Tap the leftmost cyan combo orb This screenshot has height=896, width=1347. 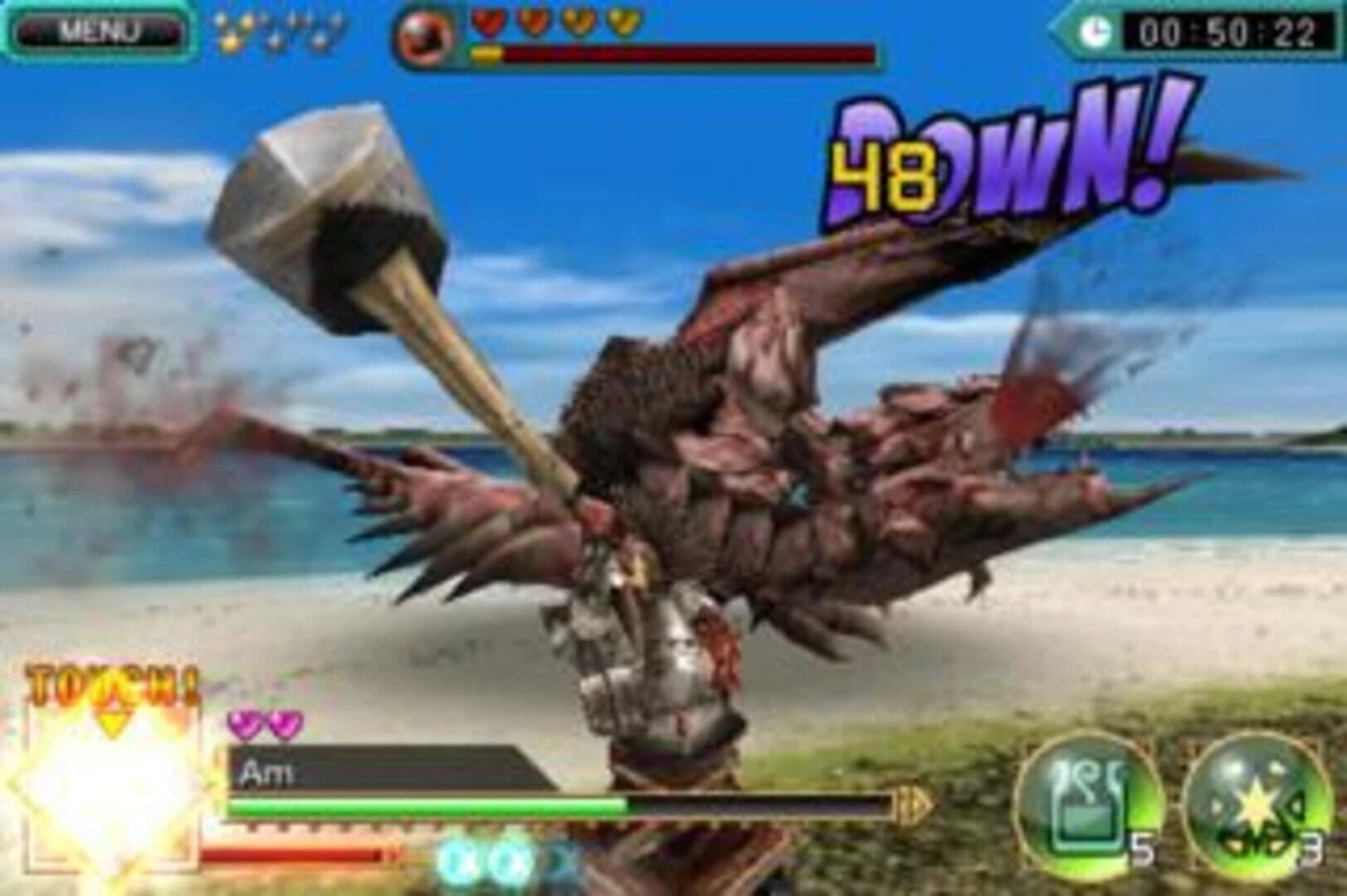pos(458,860)
